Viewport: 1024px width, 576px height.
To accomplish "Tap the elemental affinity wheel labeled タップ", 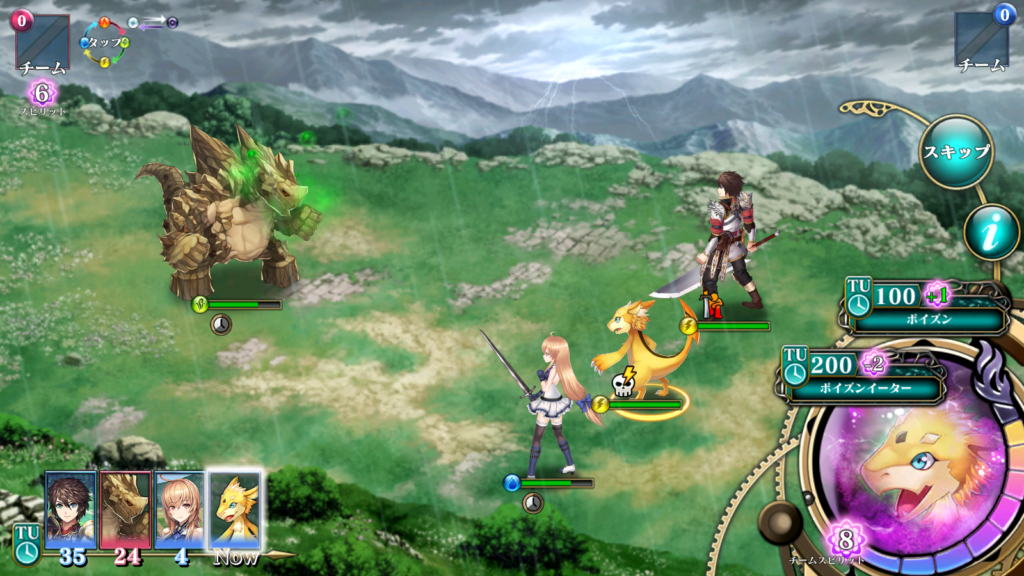I will pos(105,43).
